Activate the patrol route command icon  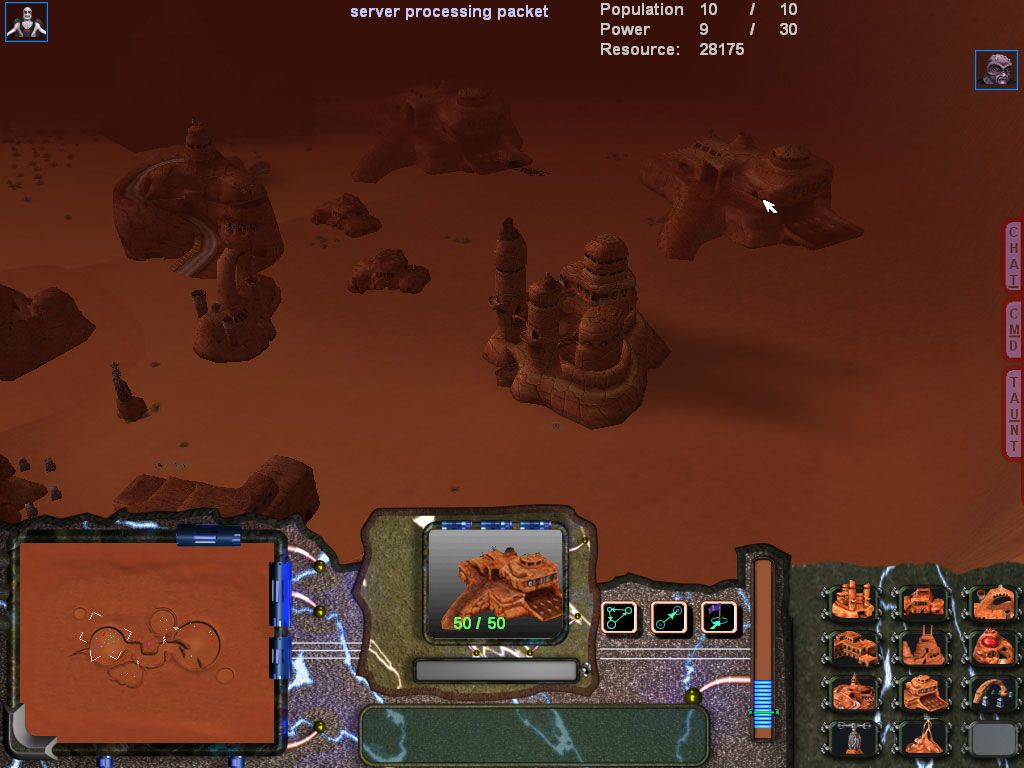[x=620, y=618]
